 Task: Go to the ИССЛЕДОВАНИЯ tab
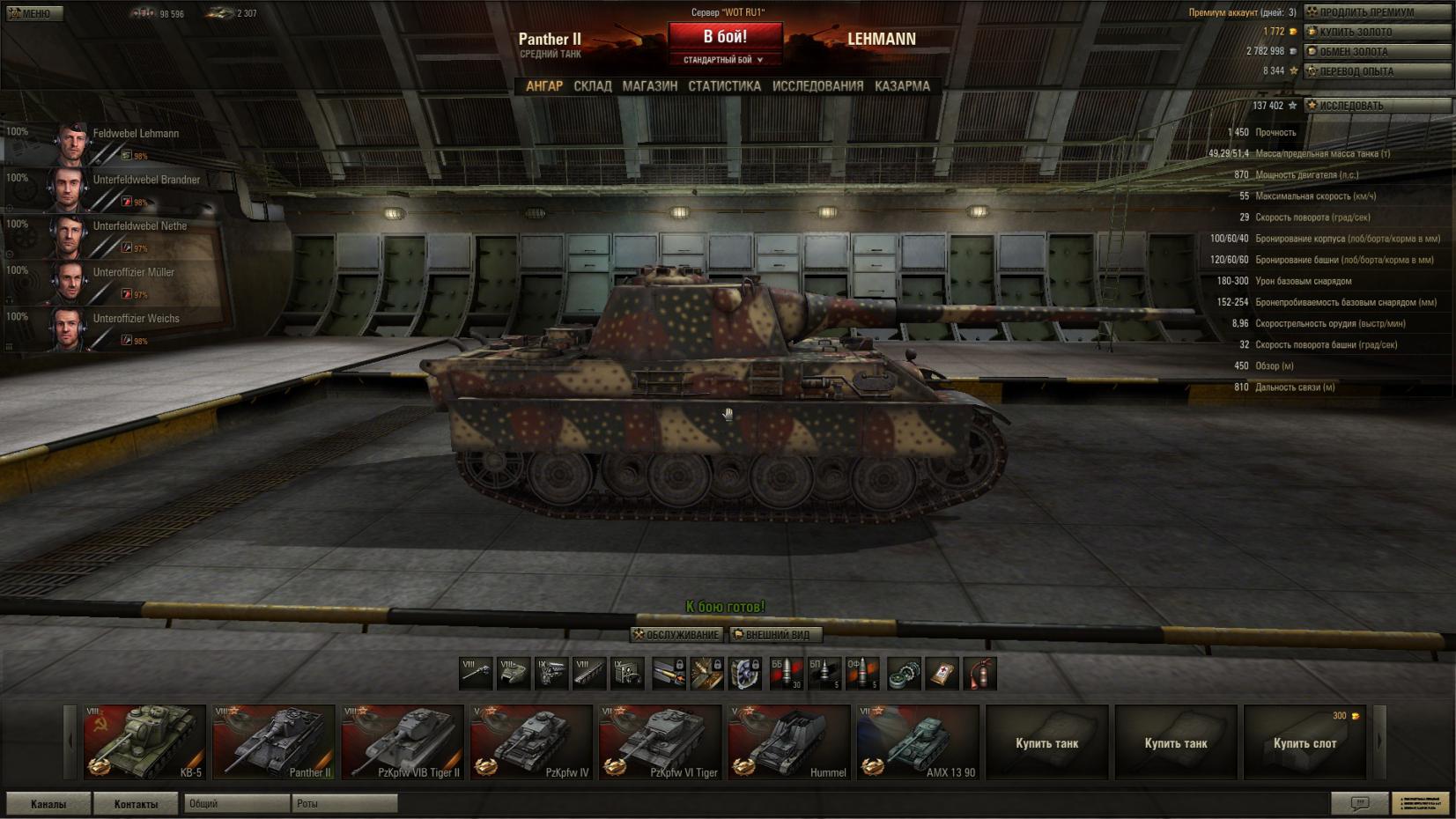pyautogui.click(x=817, y=86)
